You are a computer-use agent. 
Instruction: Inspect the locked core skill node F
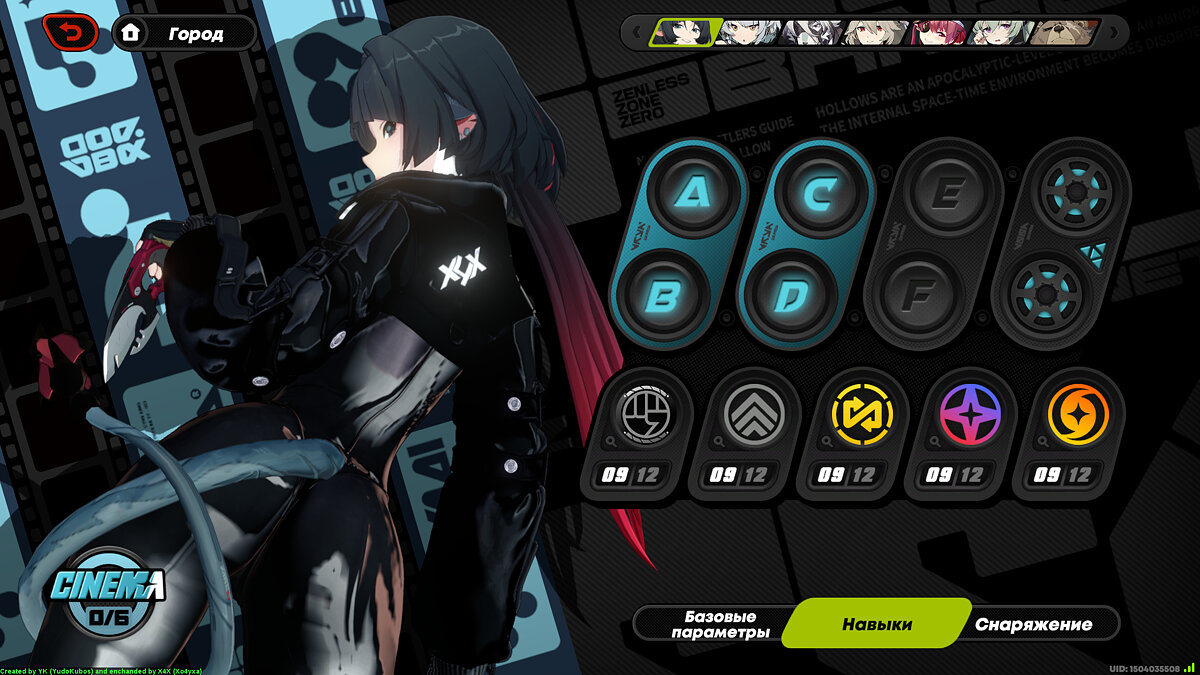[x=916, y=297]
